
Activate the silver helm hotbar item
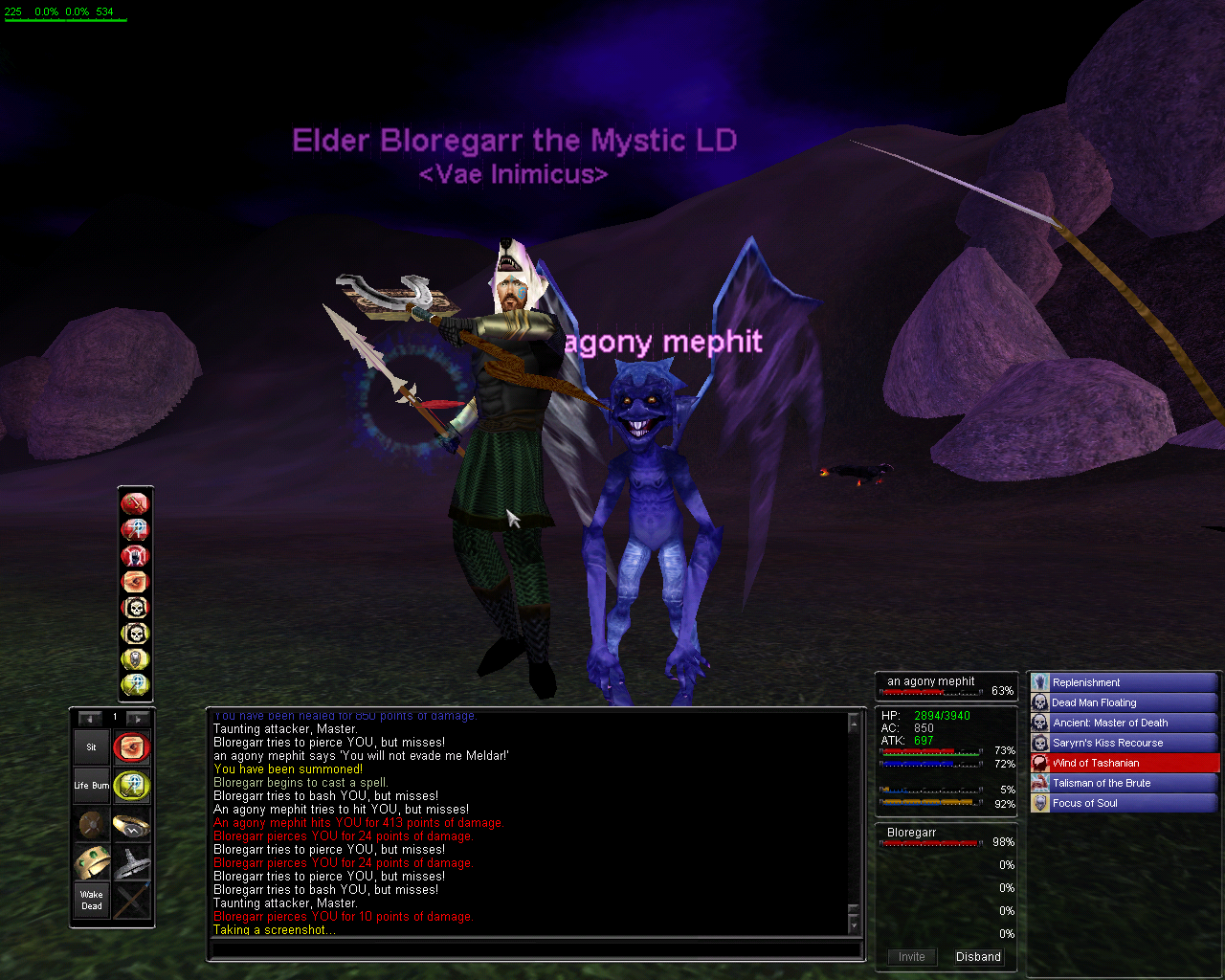pyautogui.click(x=132, y=862)
